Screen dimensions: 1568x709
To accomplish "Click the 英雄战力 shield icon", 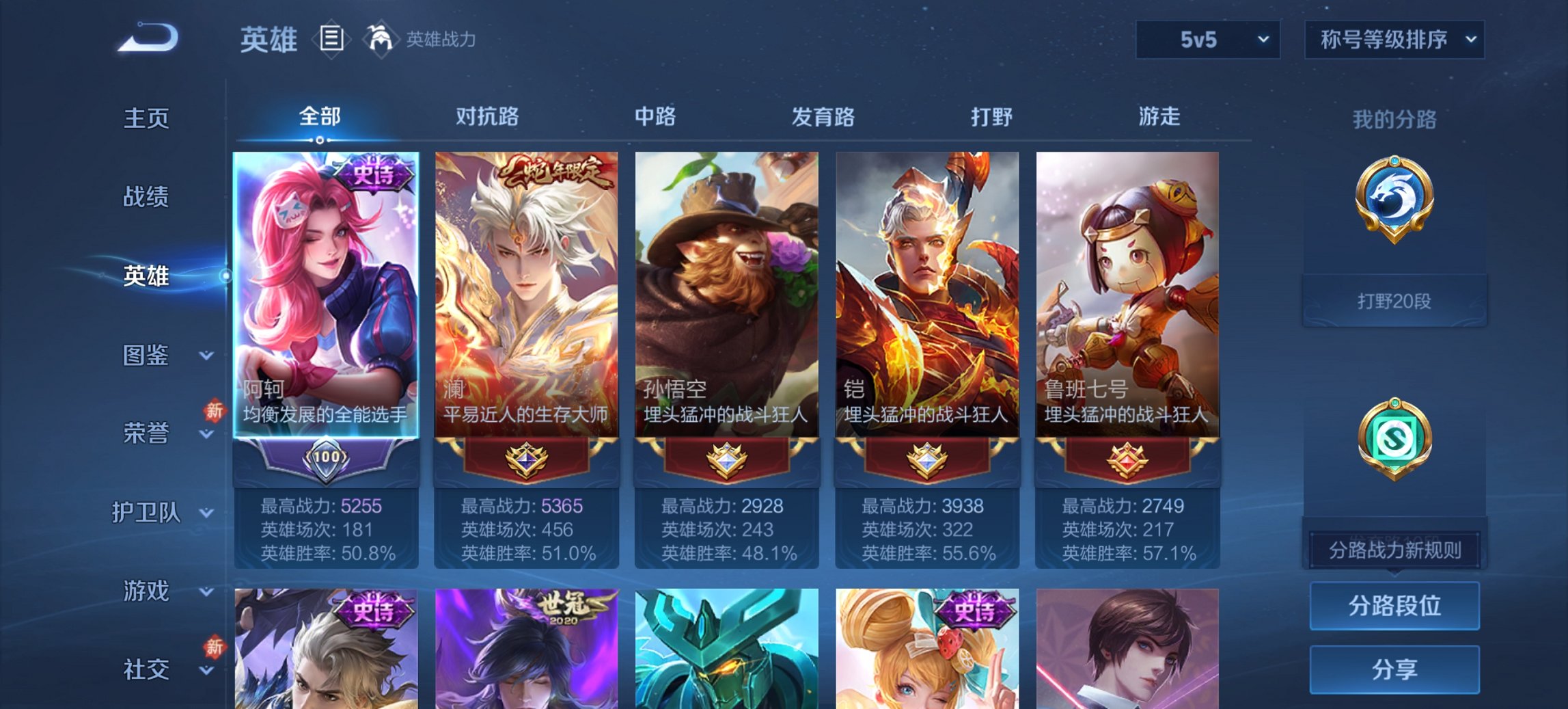I will point(381,39).
